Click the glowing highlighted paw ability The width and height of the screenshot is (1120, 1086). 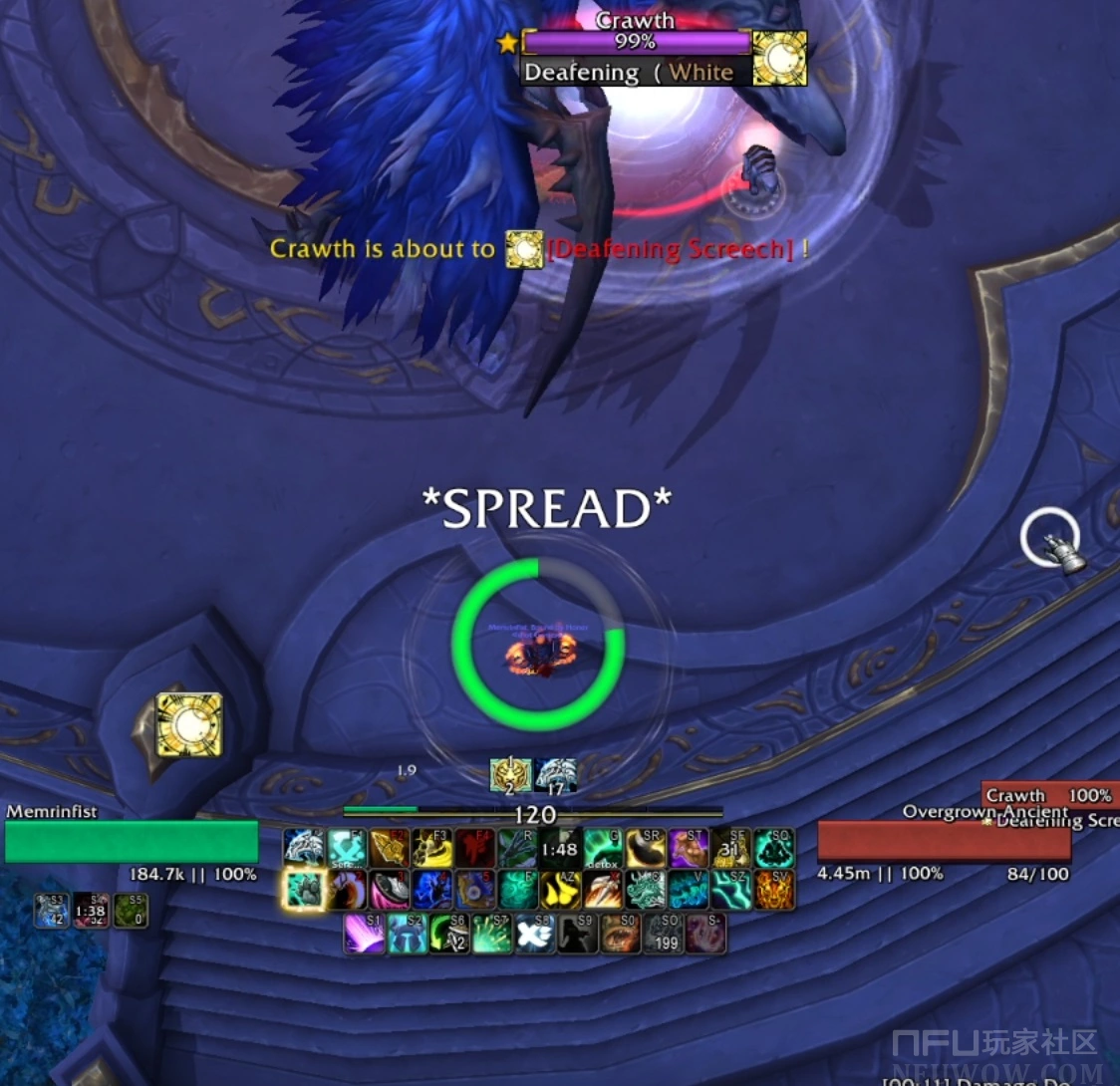pyautogui.click(x=304, y=890)
